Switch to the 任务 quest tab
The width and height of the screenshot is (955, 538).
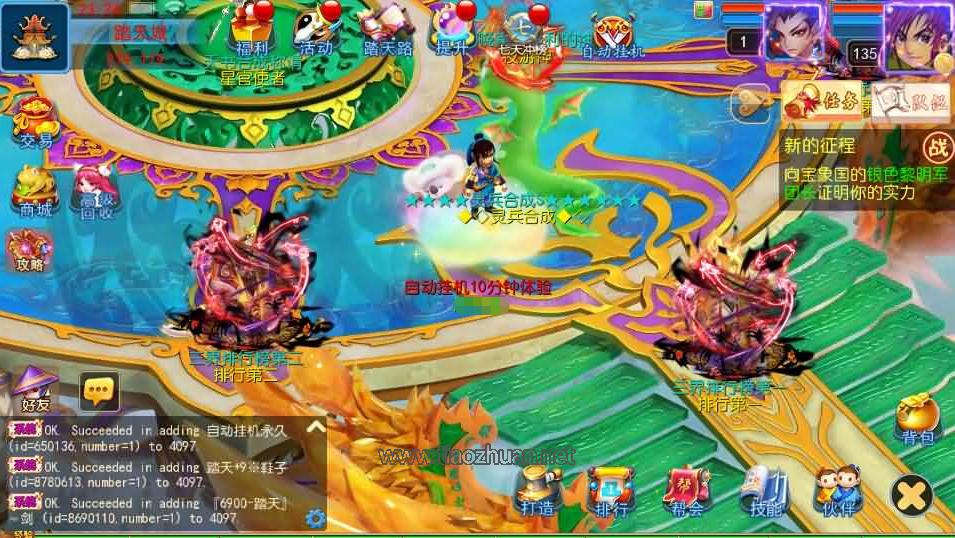(822, 101)
